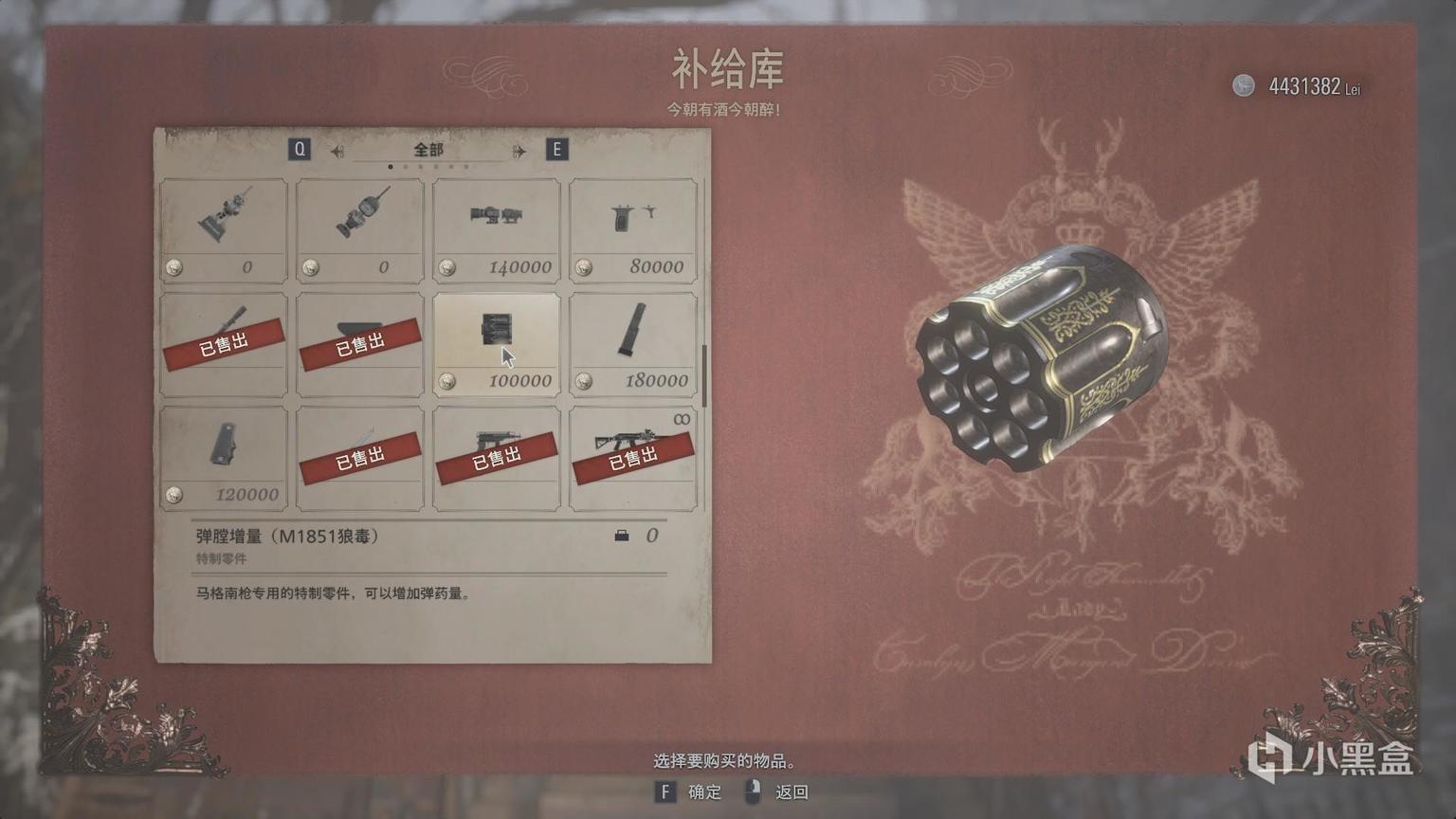Go to the previous shop category arrow
Image resolution: width=1456 pixels, height=819 pixels.
[337, 151]
